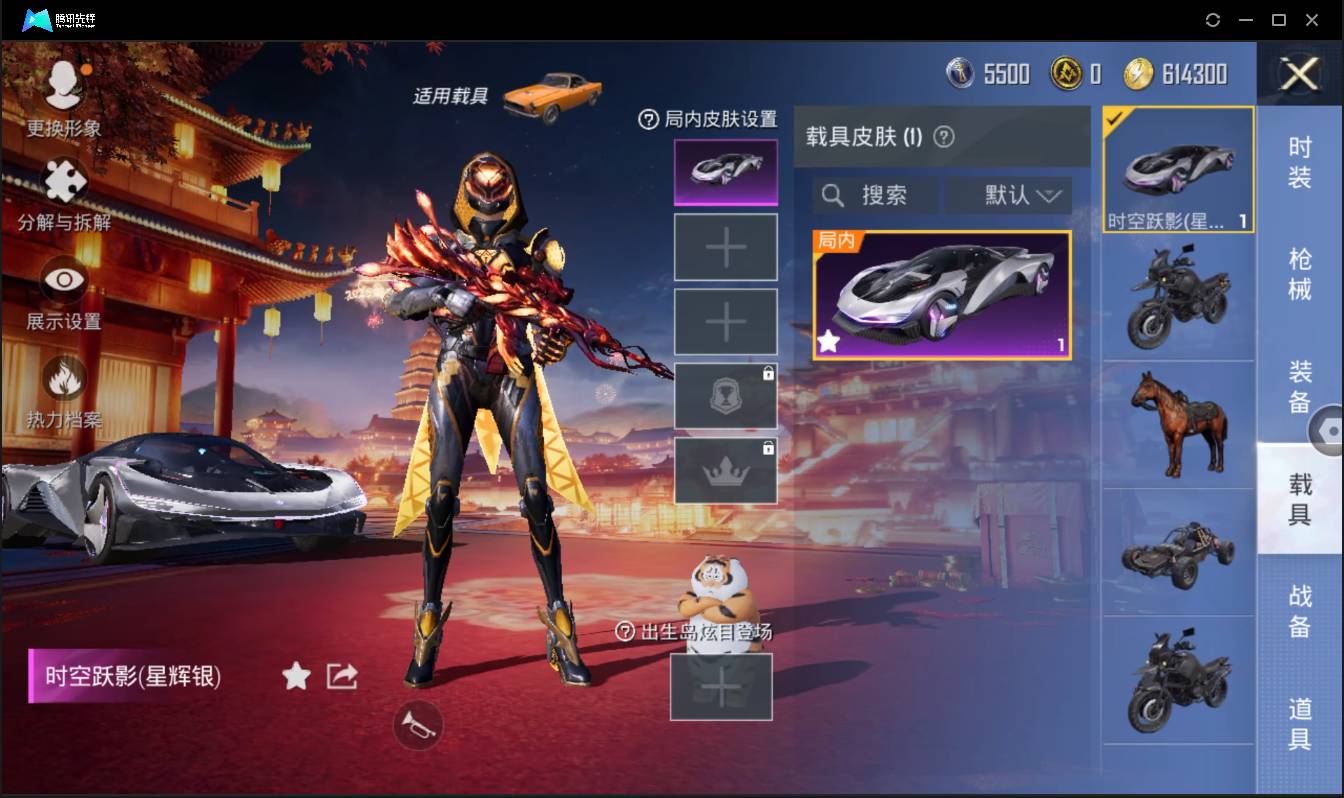Click the star on the 局内 skin card
Image resolution: width=1344 pixels, height=798 pixels.
pos(828,341)
